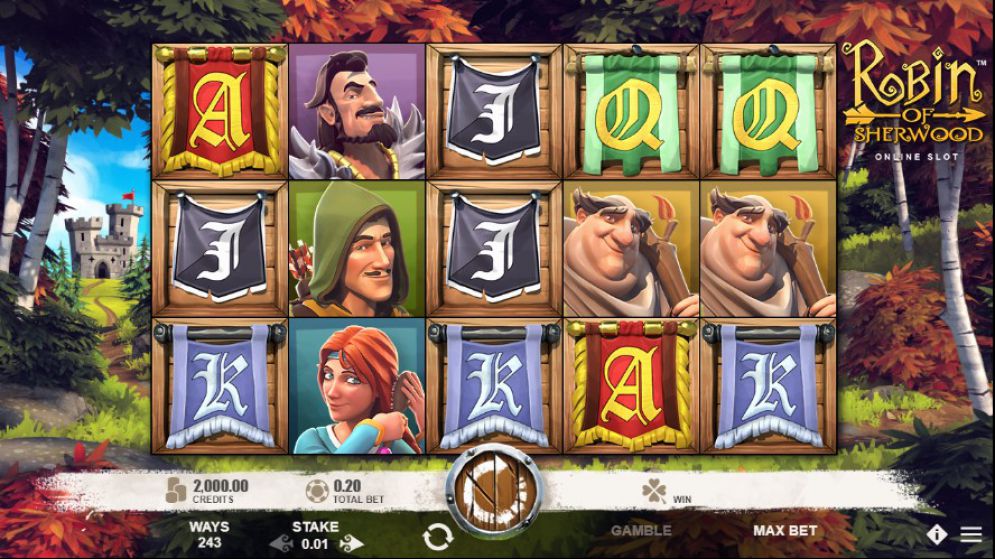Select the Max Bet button
The image size is (995, 559).
pyautogui.click(x=785, y=530)
